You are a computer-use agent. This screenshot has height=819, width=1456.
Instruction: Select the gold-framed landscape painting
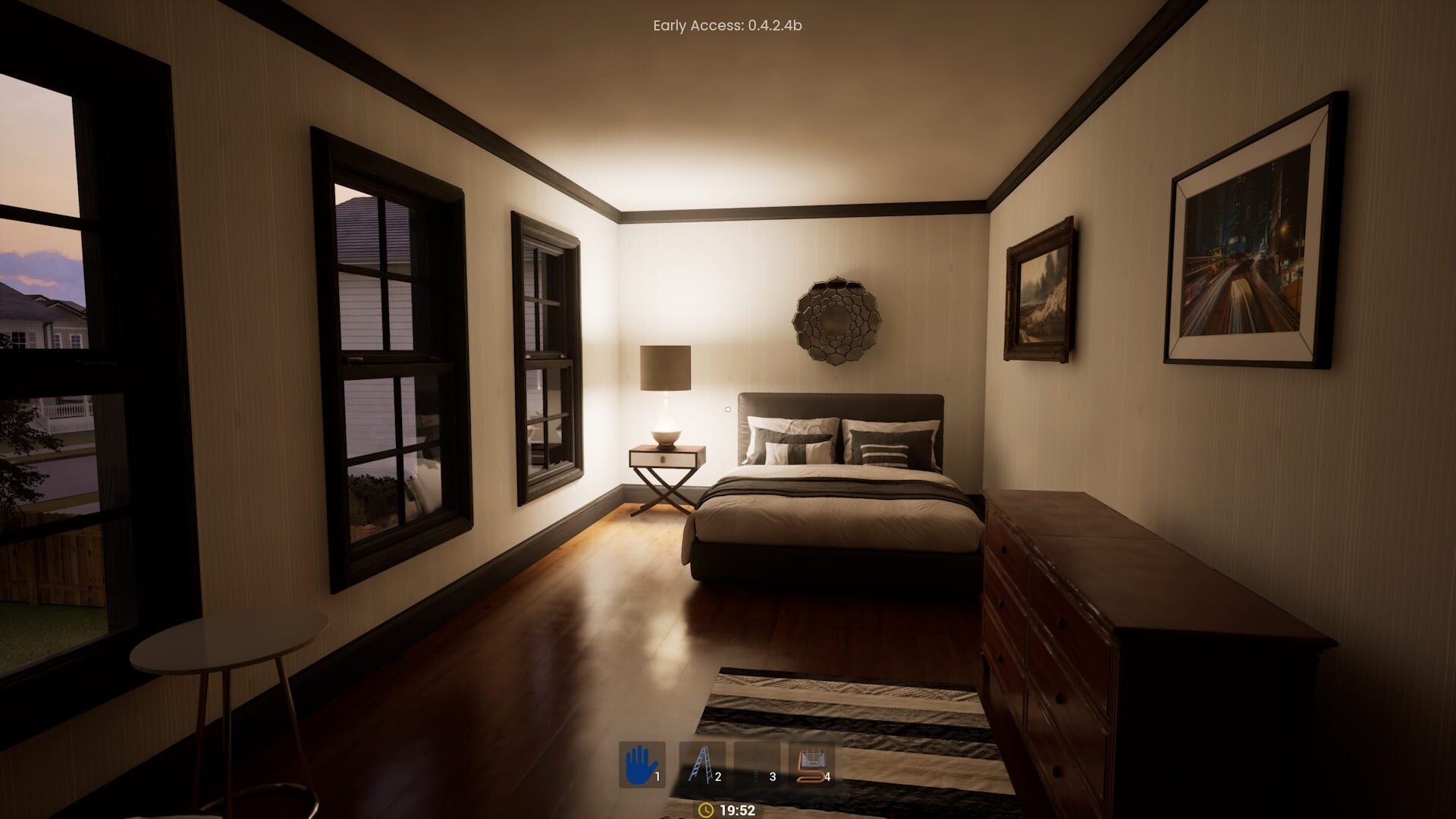[1041, 292]
